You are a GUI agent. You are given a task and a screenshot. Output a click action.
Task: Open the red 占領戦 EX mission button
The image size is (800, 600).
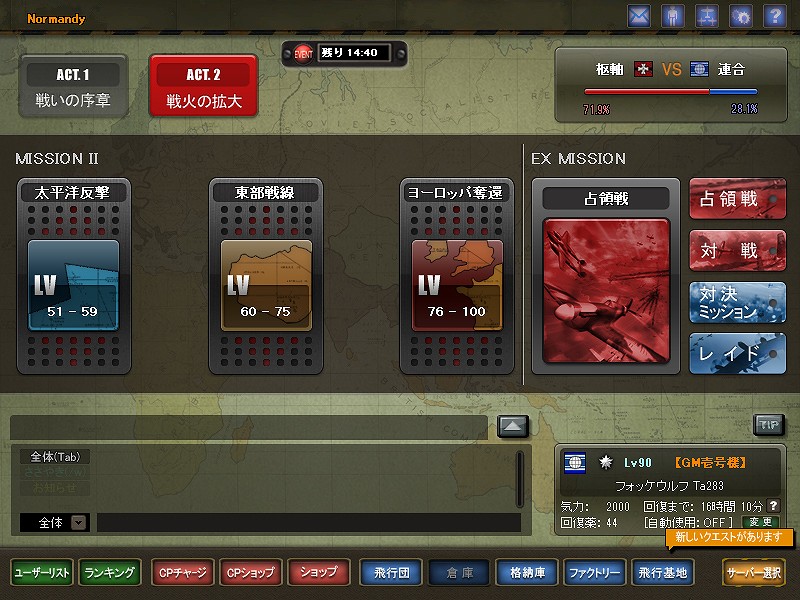point(736,200)
